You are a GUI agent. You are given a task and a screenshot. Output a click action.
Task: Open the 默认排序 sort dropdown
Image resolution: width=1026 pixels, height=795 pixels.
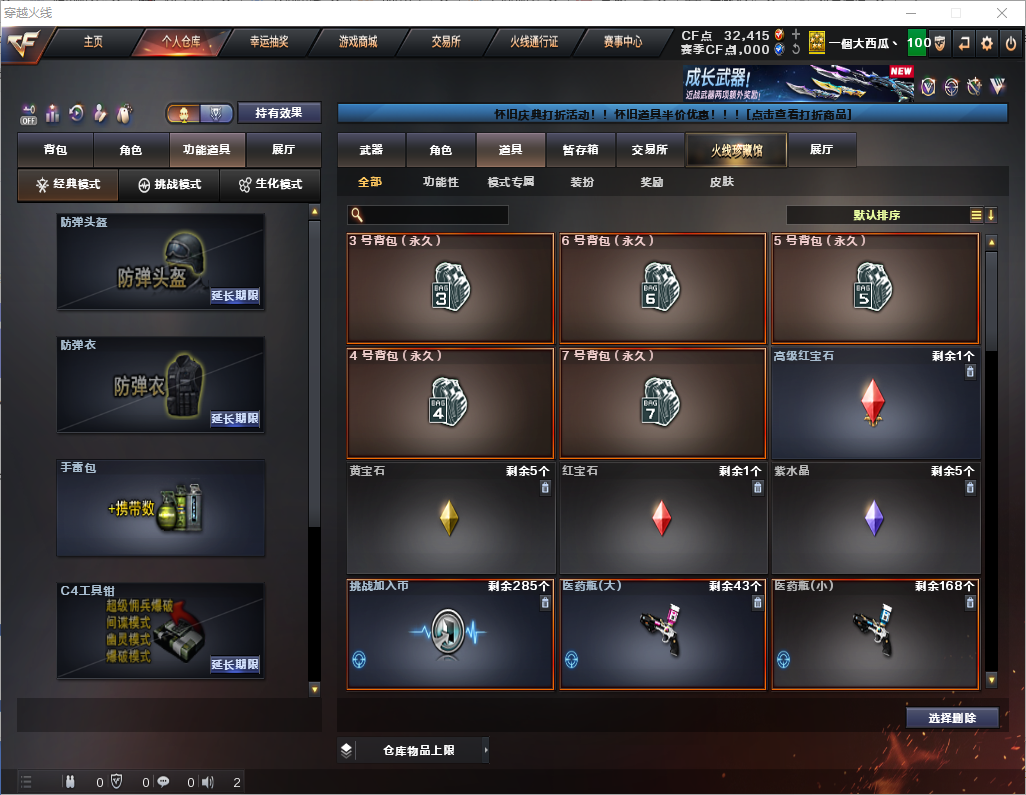(x=876, y=215)
